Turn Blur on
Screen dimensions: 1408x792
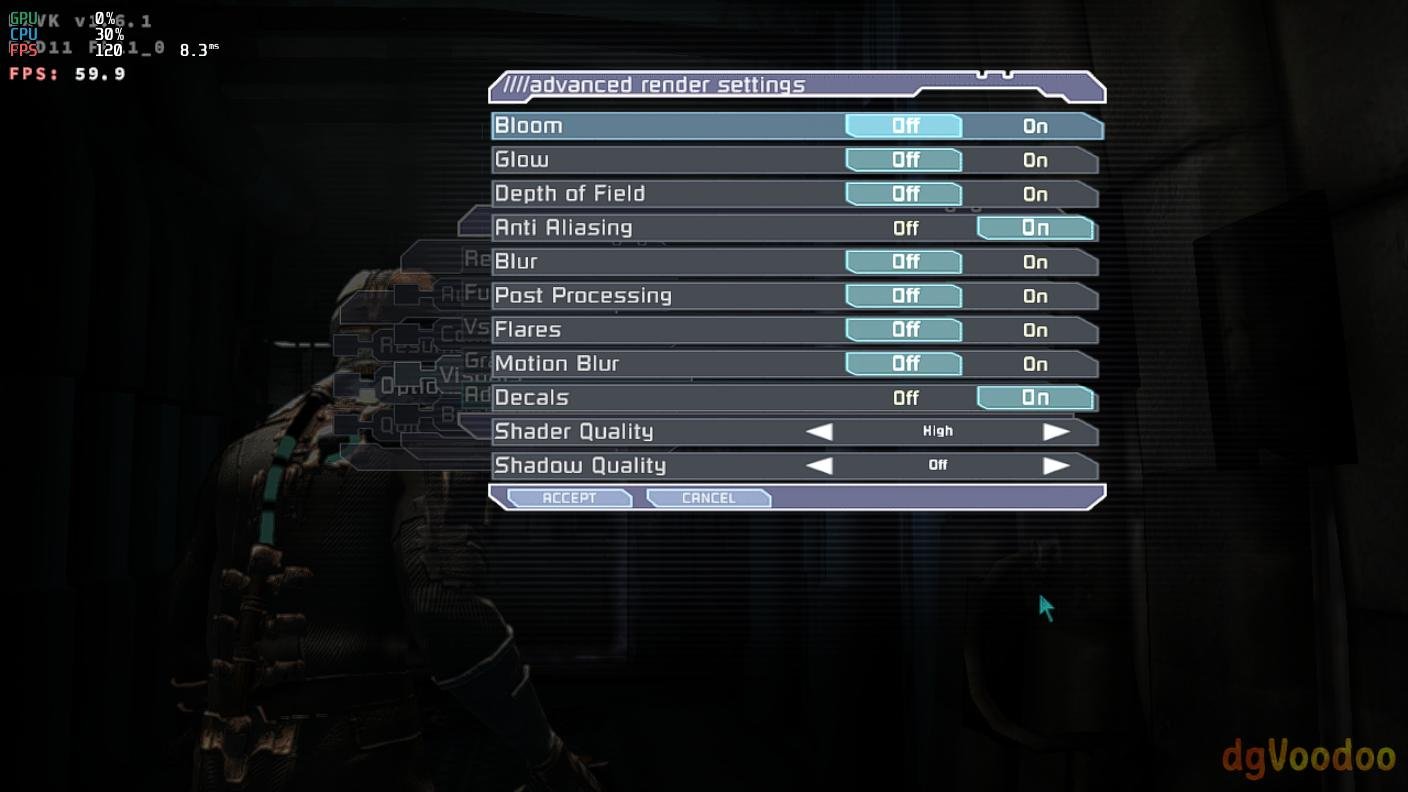coord(1035,262)
